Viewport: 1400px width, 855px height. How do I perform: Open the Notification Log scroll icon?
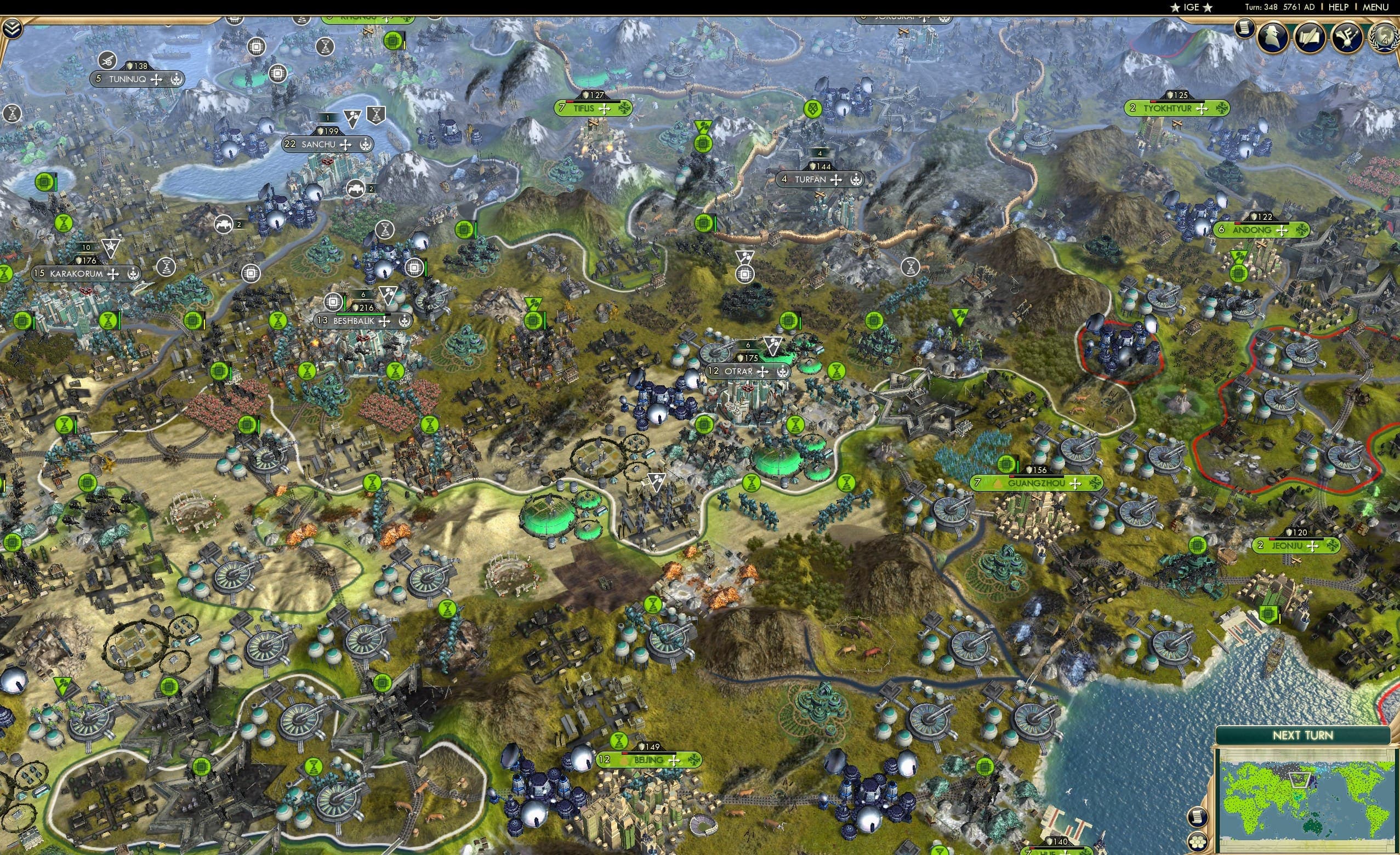pyautogui.click(x=1244, y=28)
